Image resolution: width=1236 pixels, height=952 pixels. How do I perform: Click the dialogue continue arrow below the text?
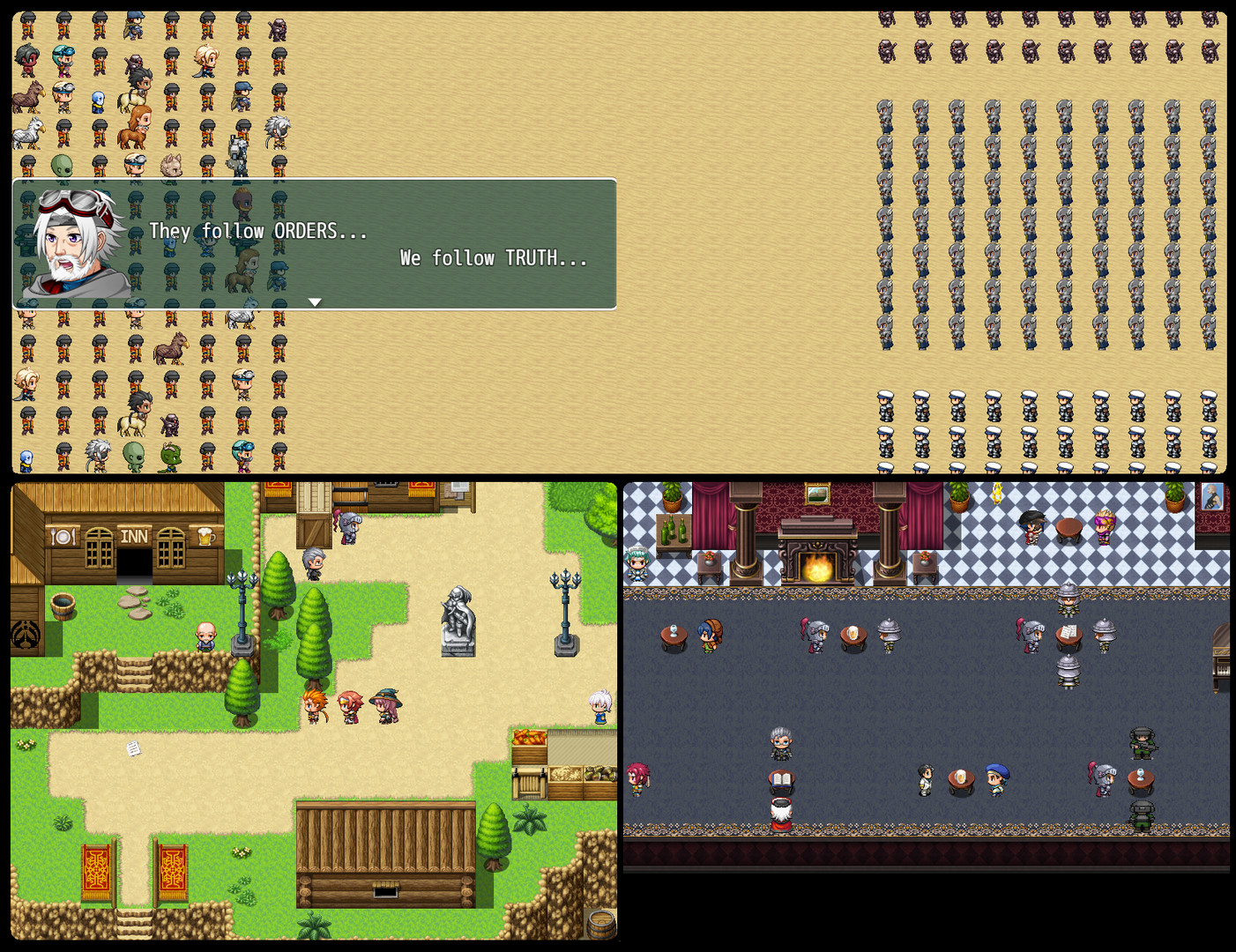(316, 301)
